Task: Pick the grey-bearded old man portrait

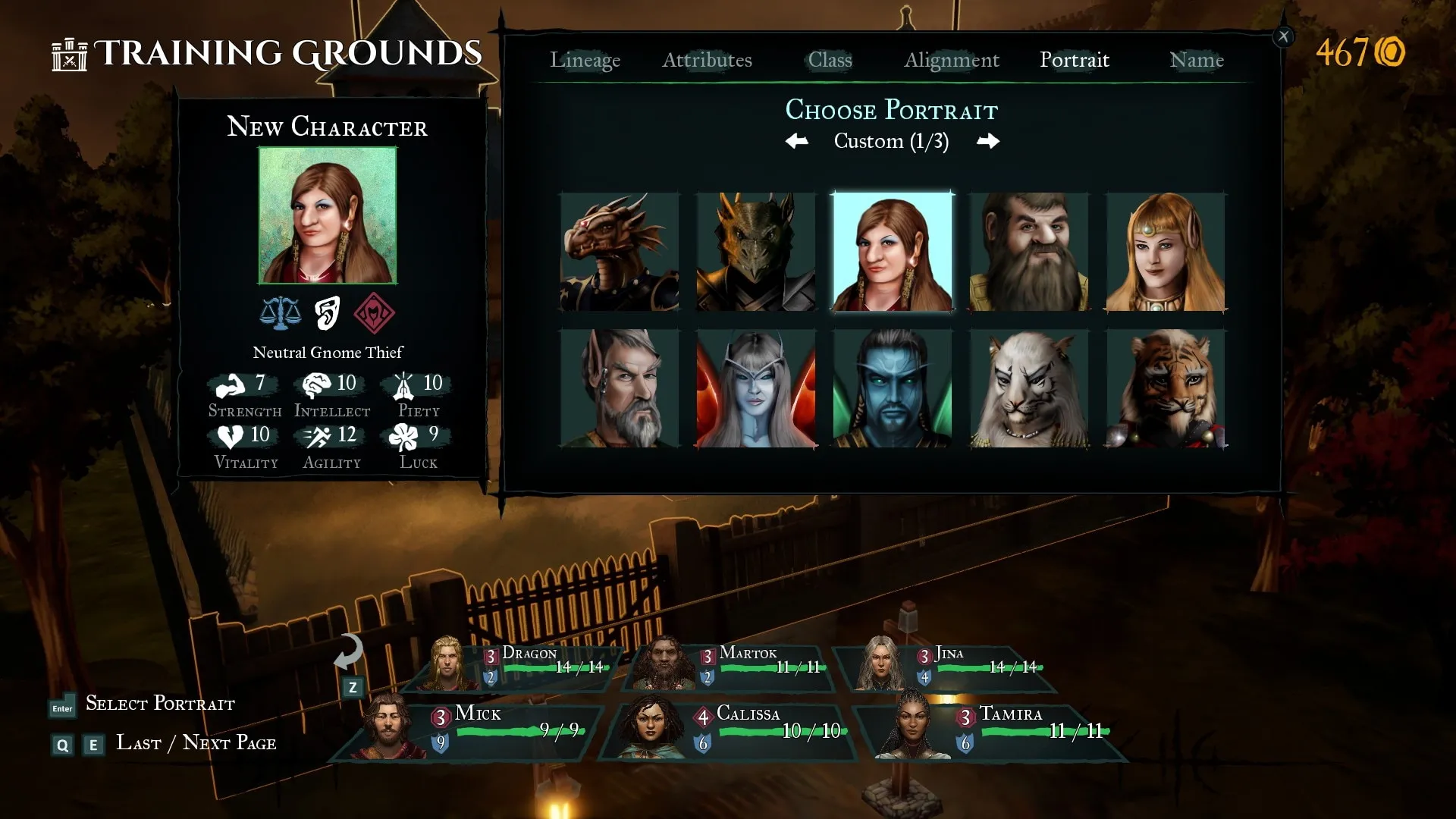Action: pos(620,388)
